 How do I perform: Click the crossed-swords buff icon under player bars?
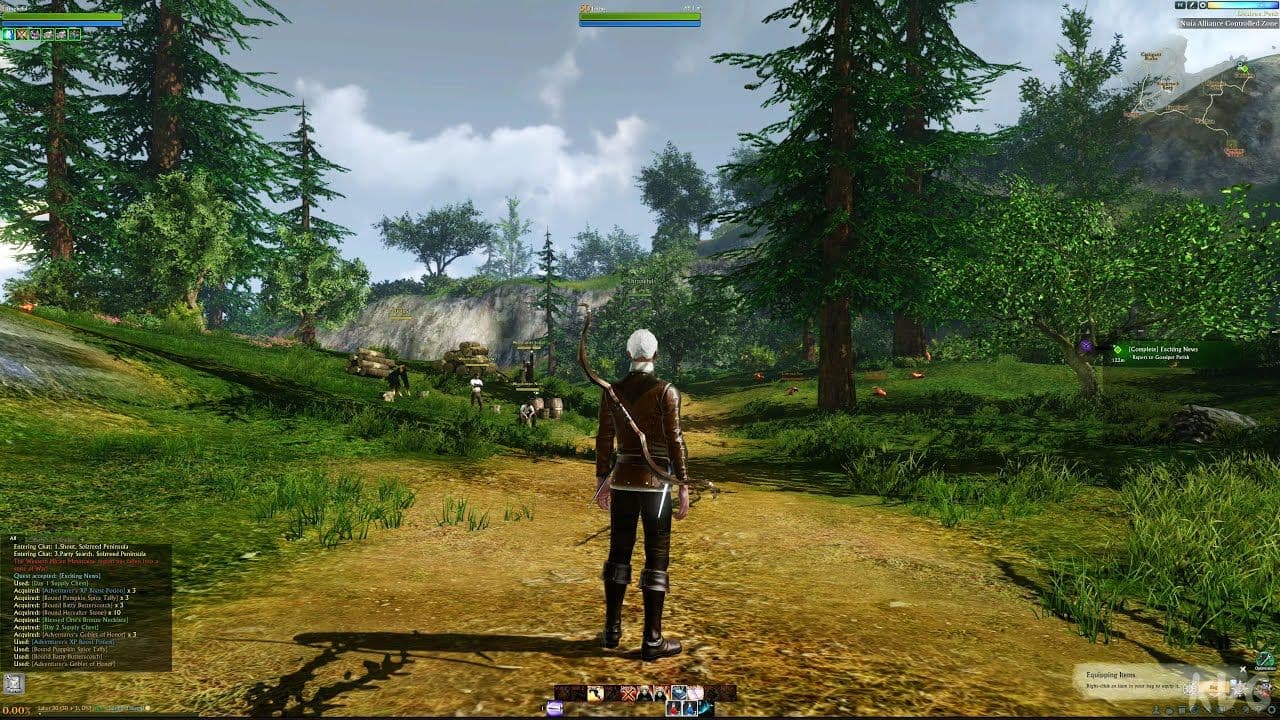coord(21,34)
